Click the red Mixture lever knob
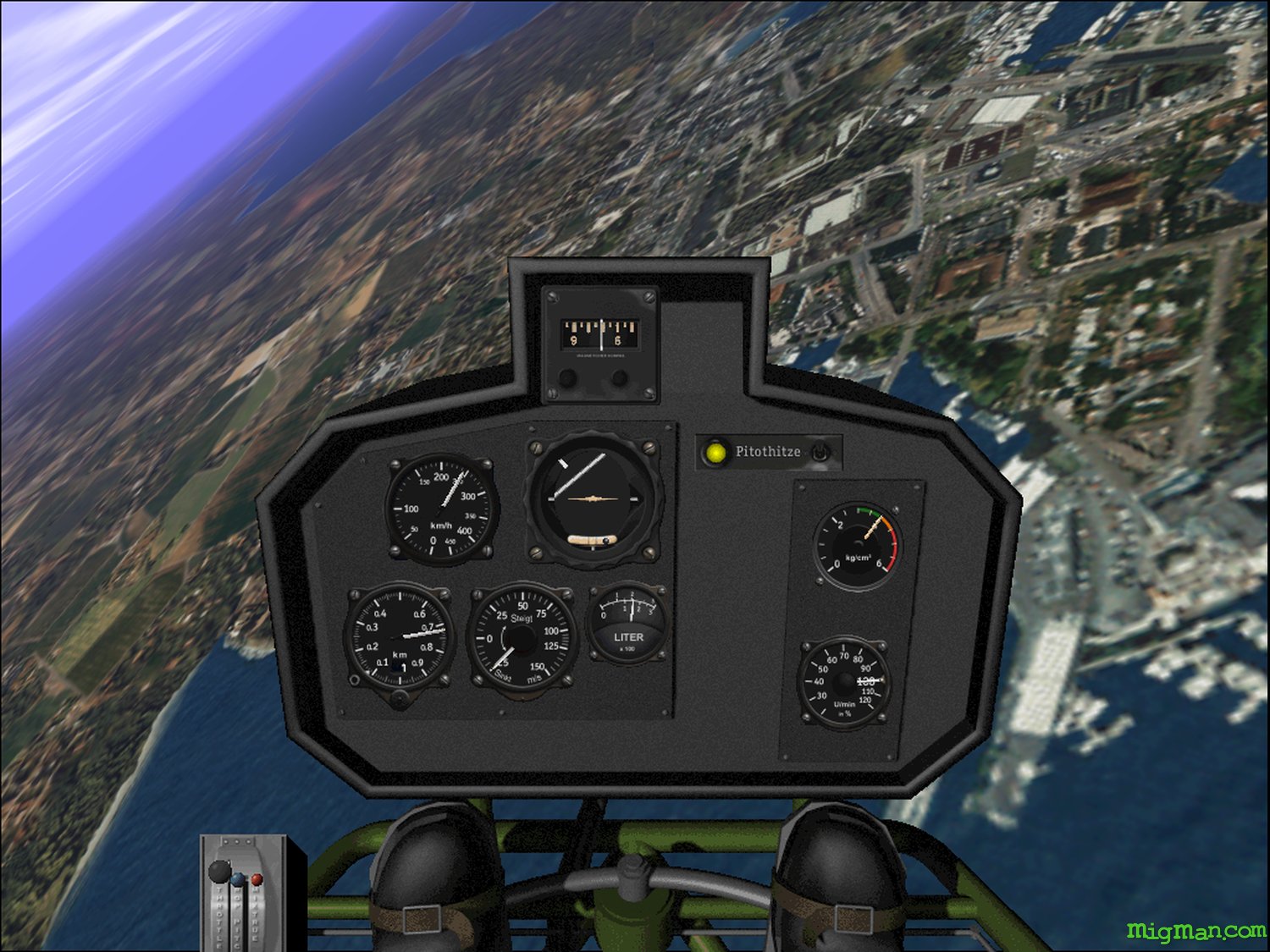 point(257,880)
